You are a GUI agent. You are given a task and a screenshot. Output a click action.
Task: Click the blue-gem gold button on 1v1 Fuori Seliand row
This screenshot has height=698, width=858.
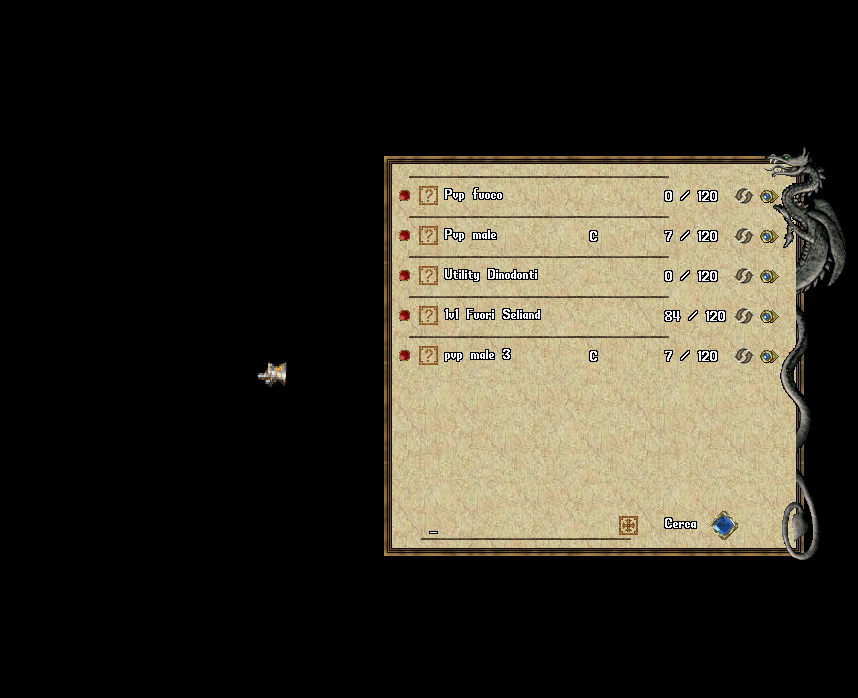[x=768, y=316]
